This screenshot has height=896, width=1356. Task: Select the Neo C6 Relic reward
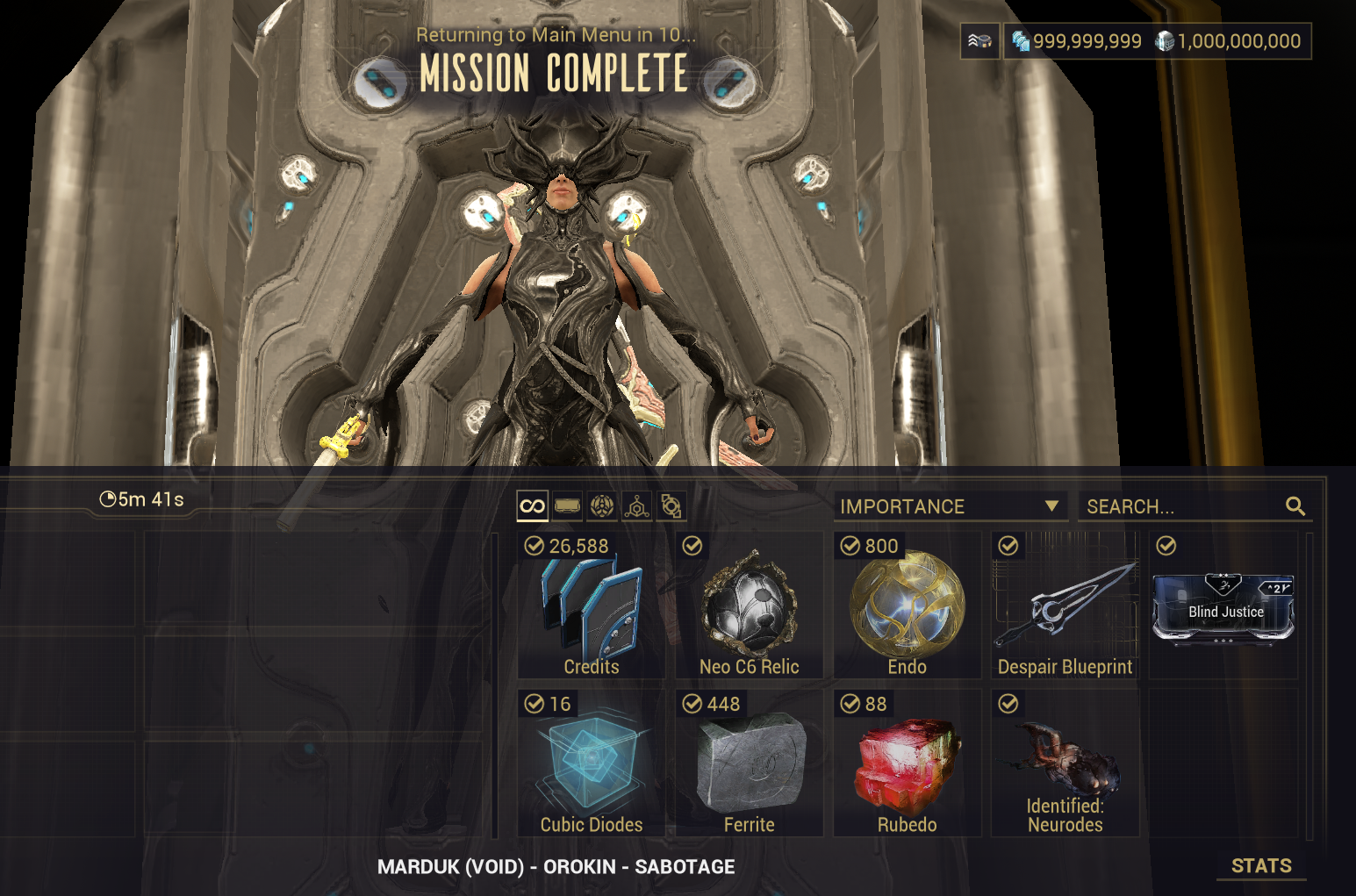(749, 606)
